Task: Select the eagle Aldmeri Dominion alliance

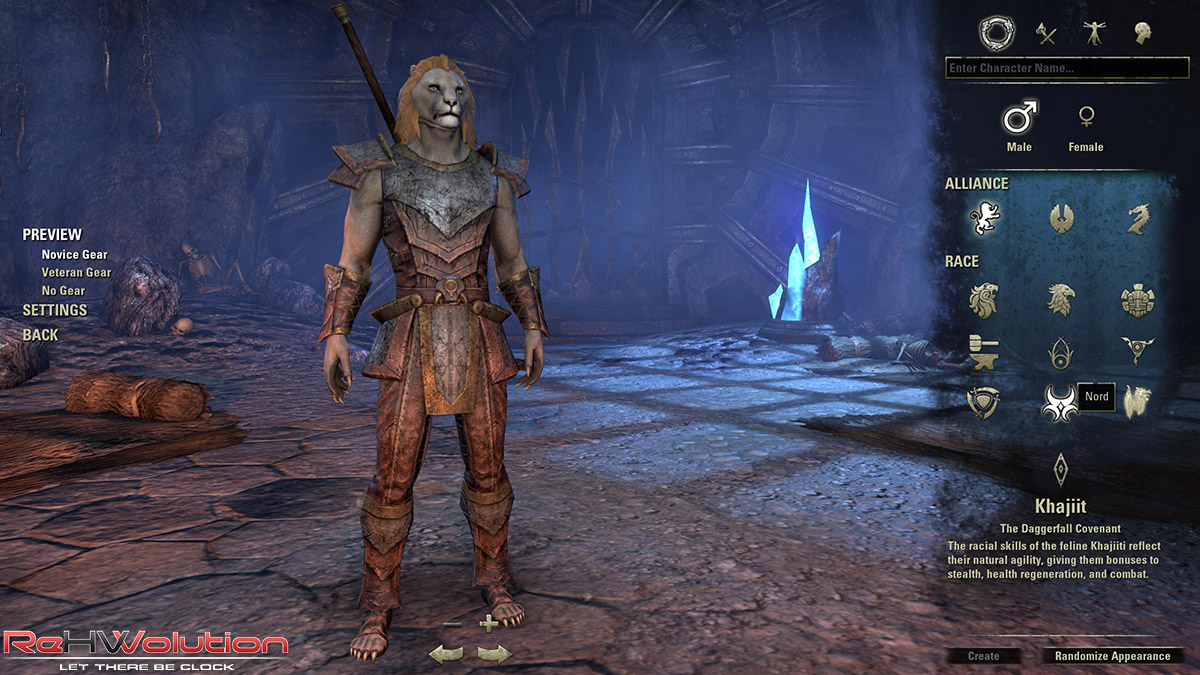Action: [1060, 218]
